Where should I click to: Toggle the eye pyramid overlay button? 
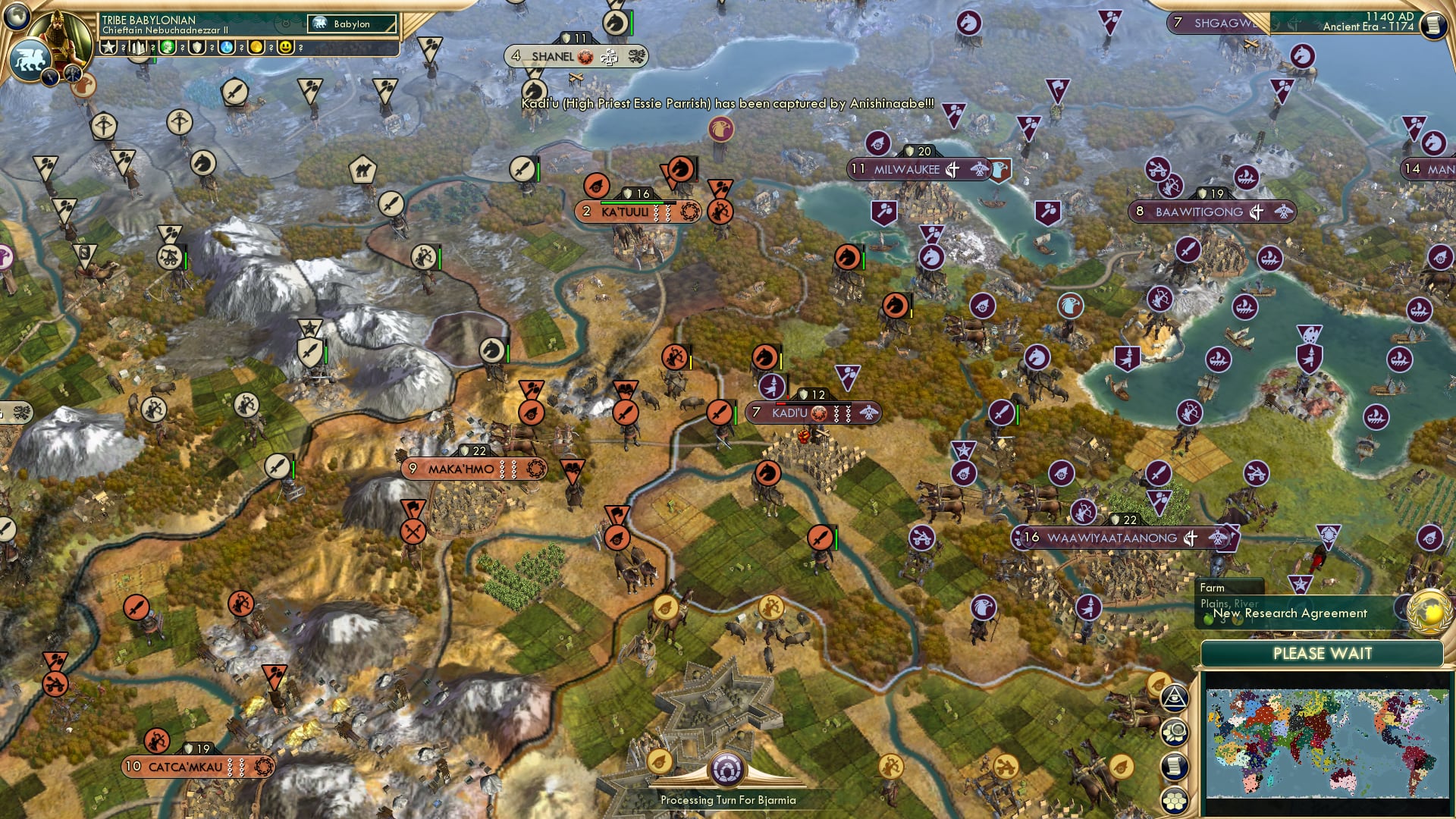[1175, 698]
